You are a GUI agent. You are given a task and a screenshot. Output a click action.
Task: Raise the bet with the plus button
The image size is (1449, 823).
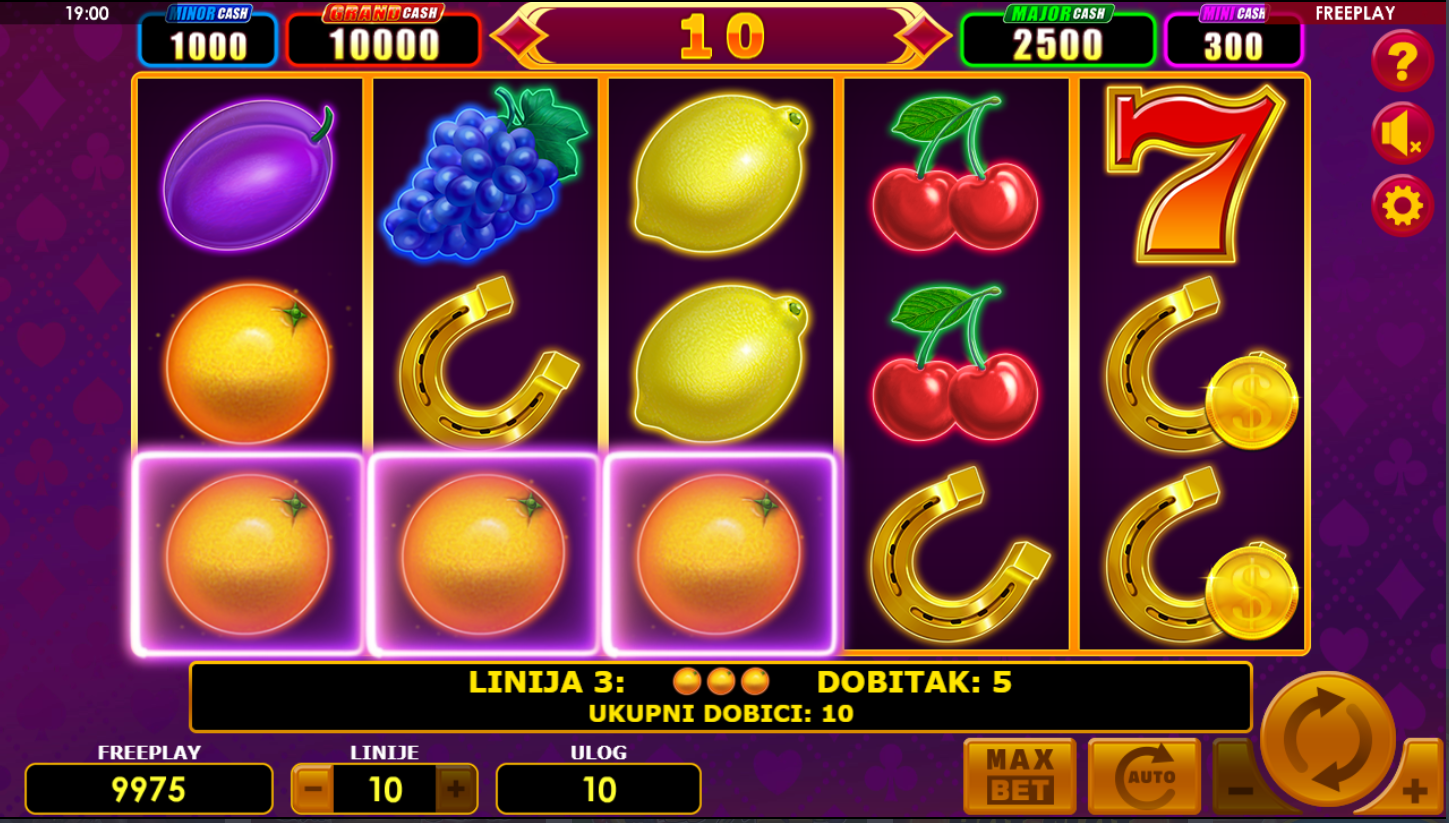[1415, 791]
